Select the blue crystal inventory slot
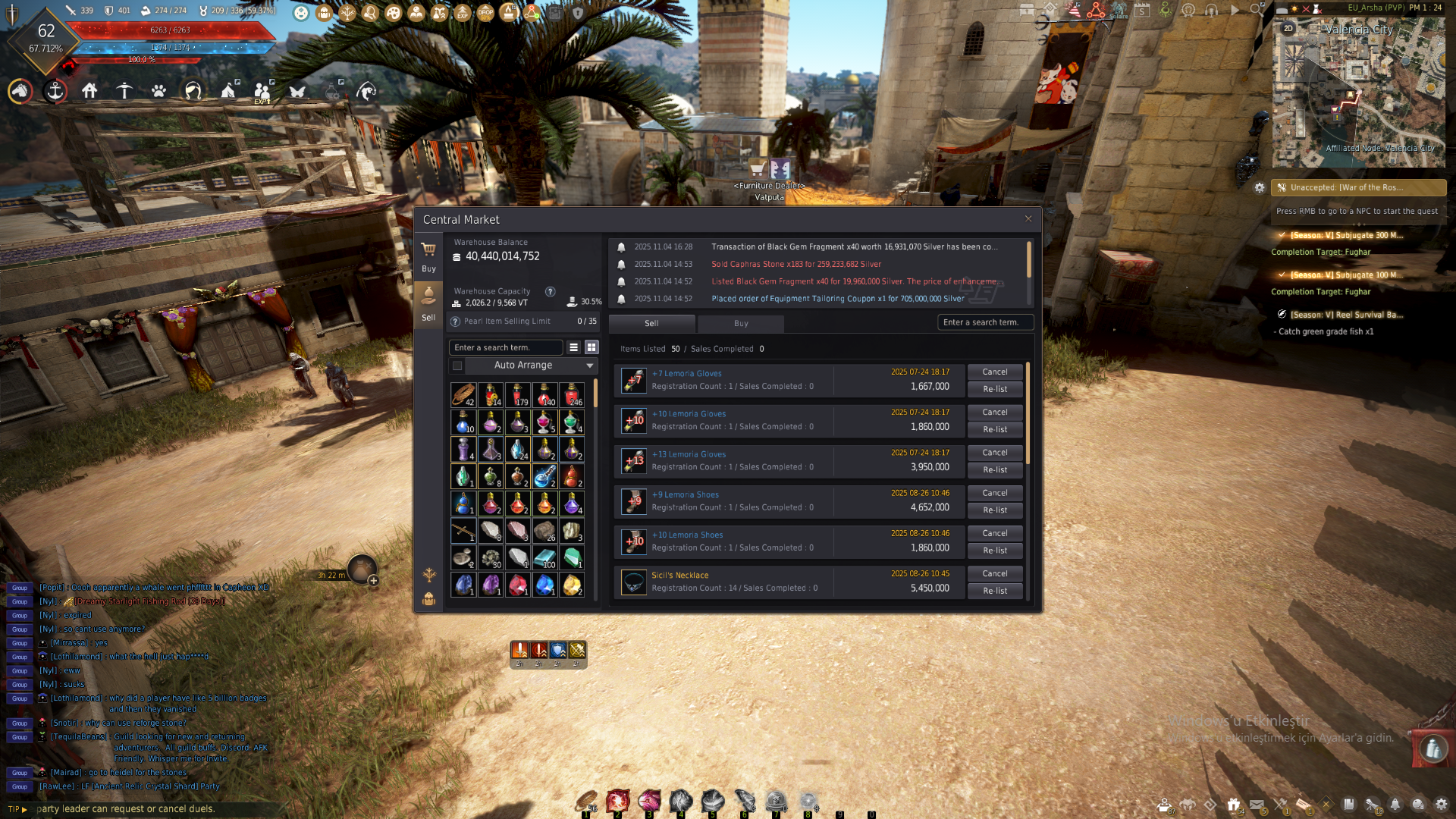Image resolution: width=1456 pixels, height=819 pixels. [544, 584]
